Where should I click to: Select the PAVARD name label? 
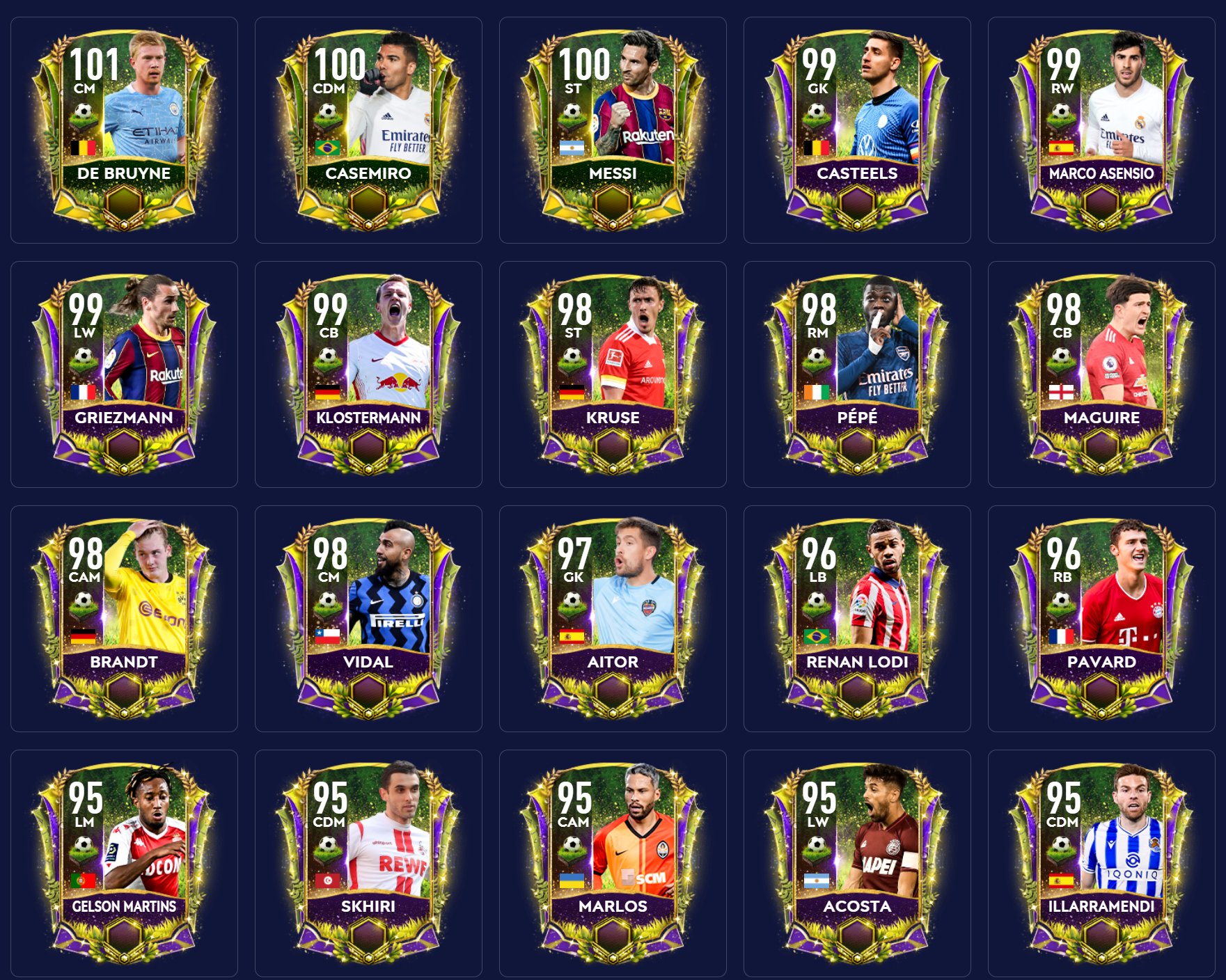1100,663
